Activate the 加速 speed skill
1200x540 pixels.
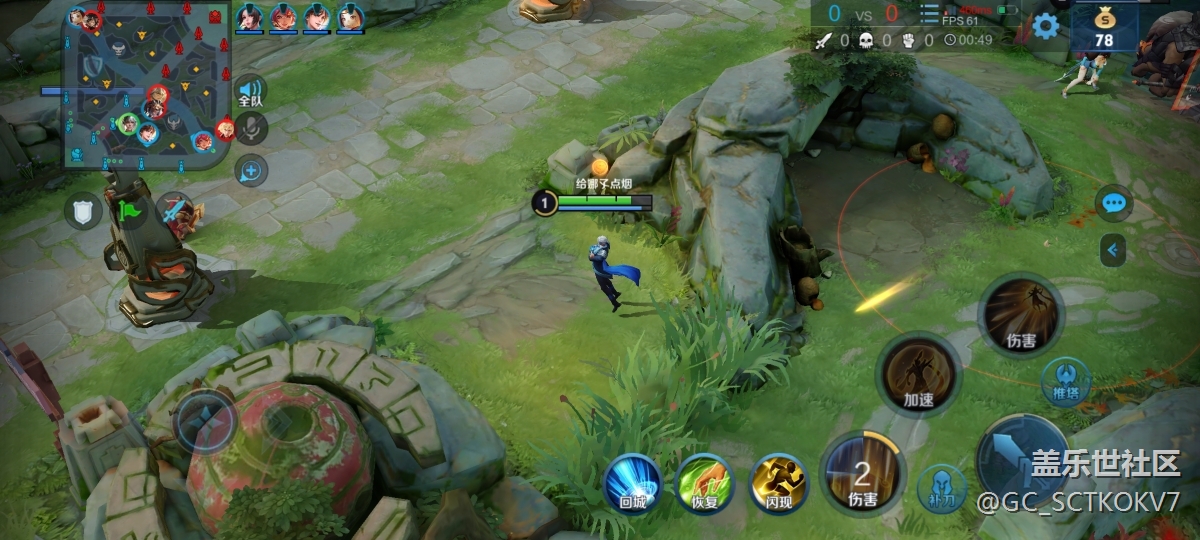click(x=918, y=374)
